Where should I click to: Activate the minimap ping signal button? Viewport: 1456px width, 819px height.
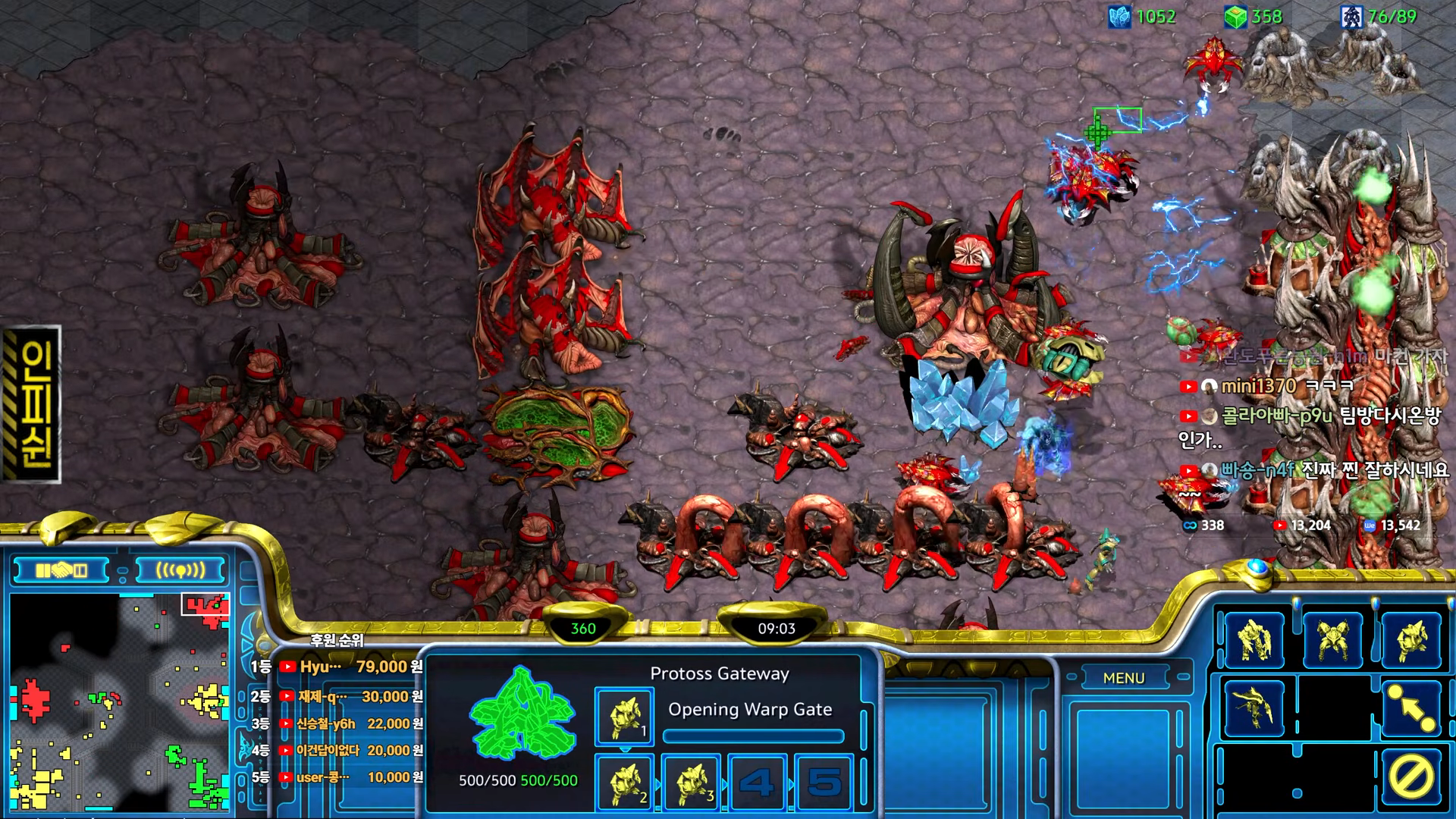[180, 570]
